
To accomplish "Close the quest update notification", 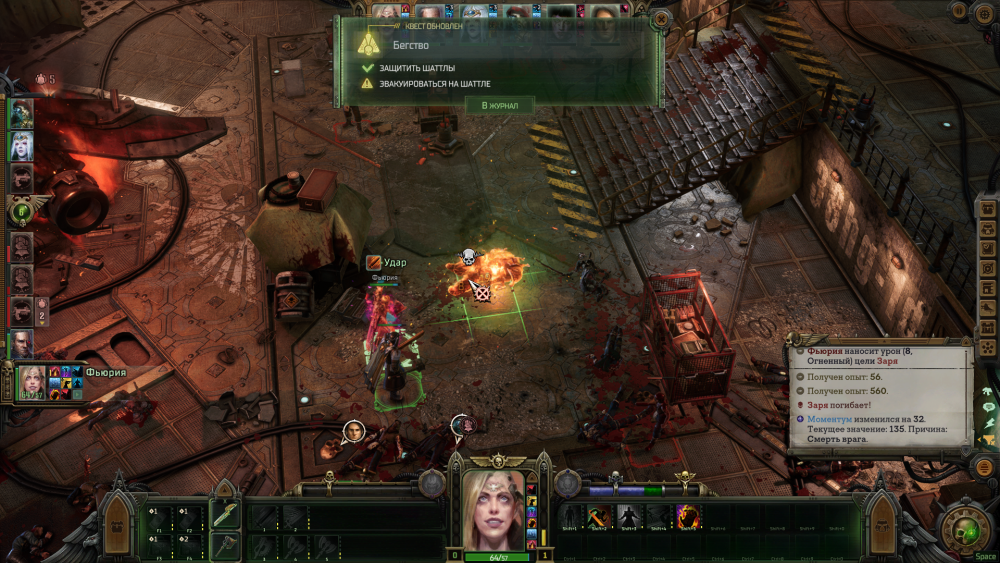I will [x=659, y=19].
